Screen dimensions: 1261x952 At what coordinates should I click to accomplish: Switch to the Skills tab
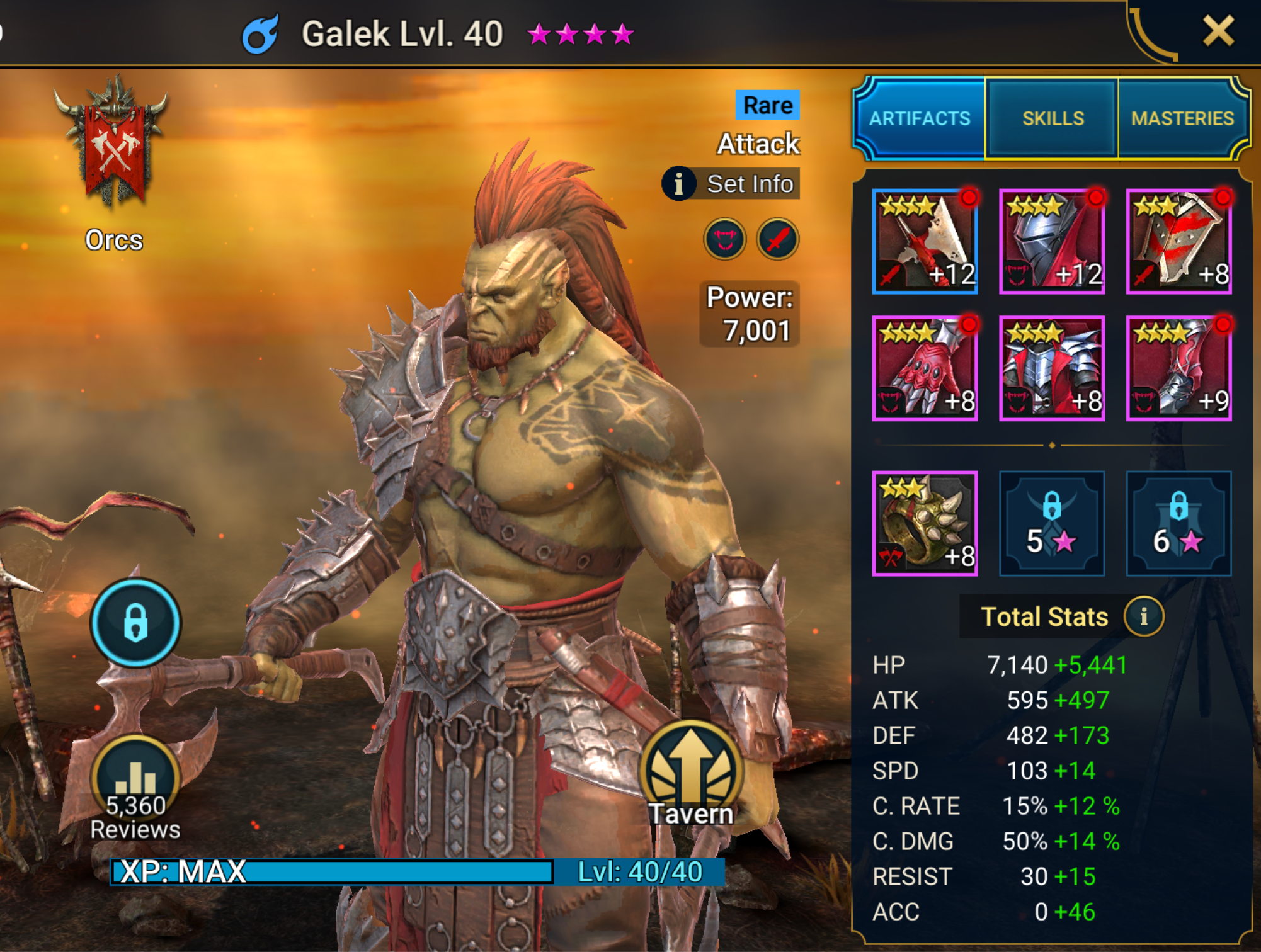click(x=1054, y=118)
